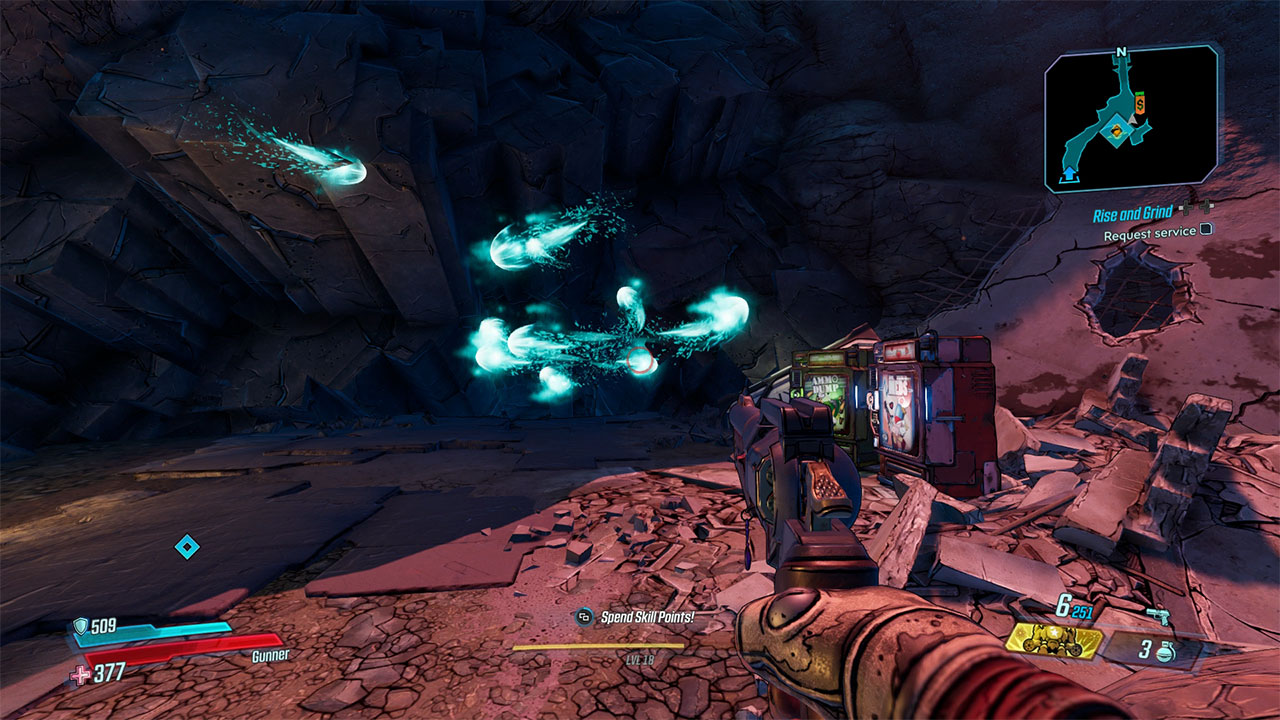Select the Iron Bear action skill icon
This screenshot has height=720, width=1280.
[x=1055, y=643]
